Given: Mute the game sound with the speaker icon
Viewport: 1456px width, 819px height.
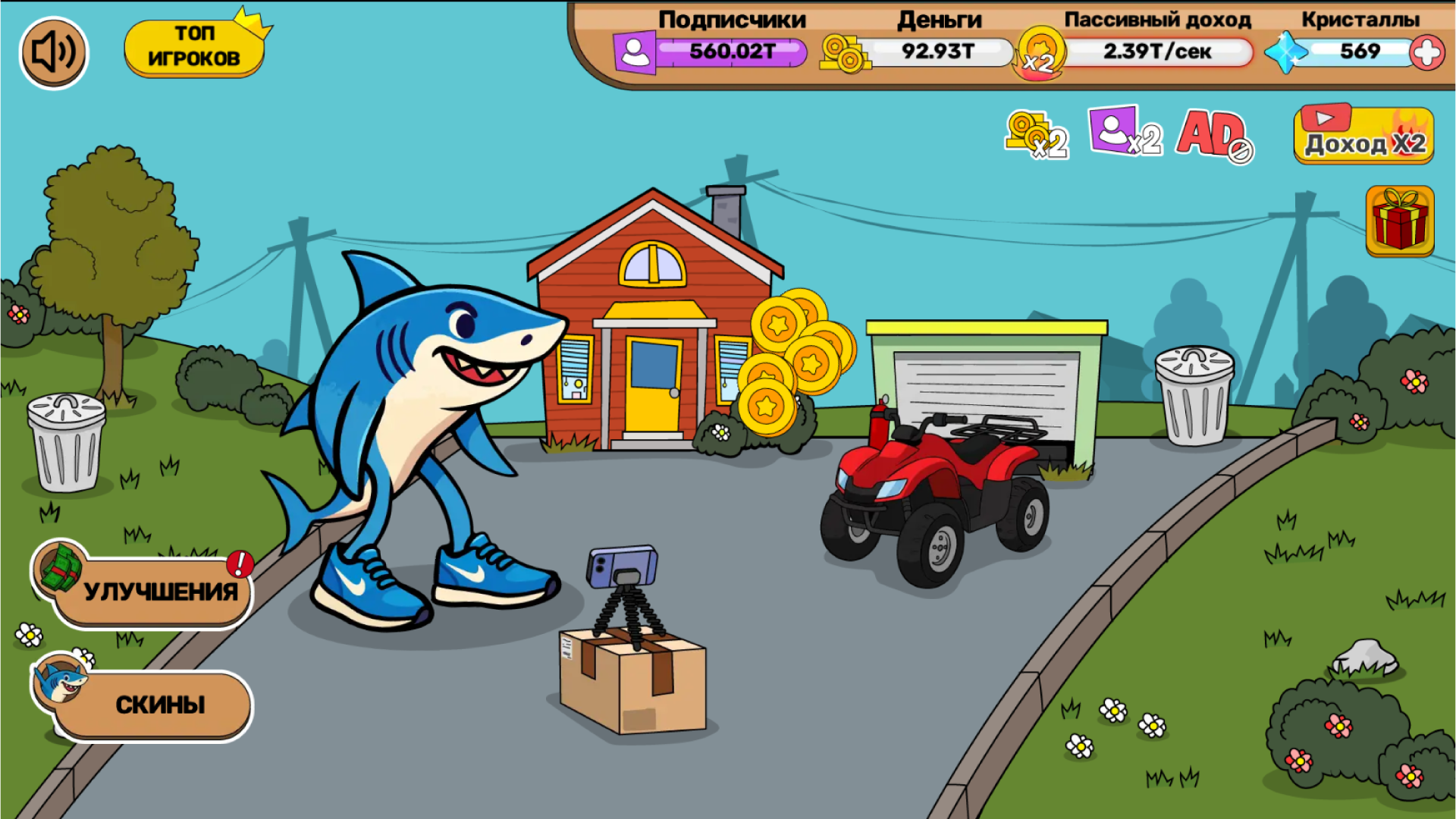Looking at the screenshot, I should (x=53, y=52).
